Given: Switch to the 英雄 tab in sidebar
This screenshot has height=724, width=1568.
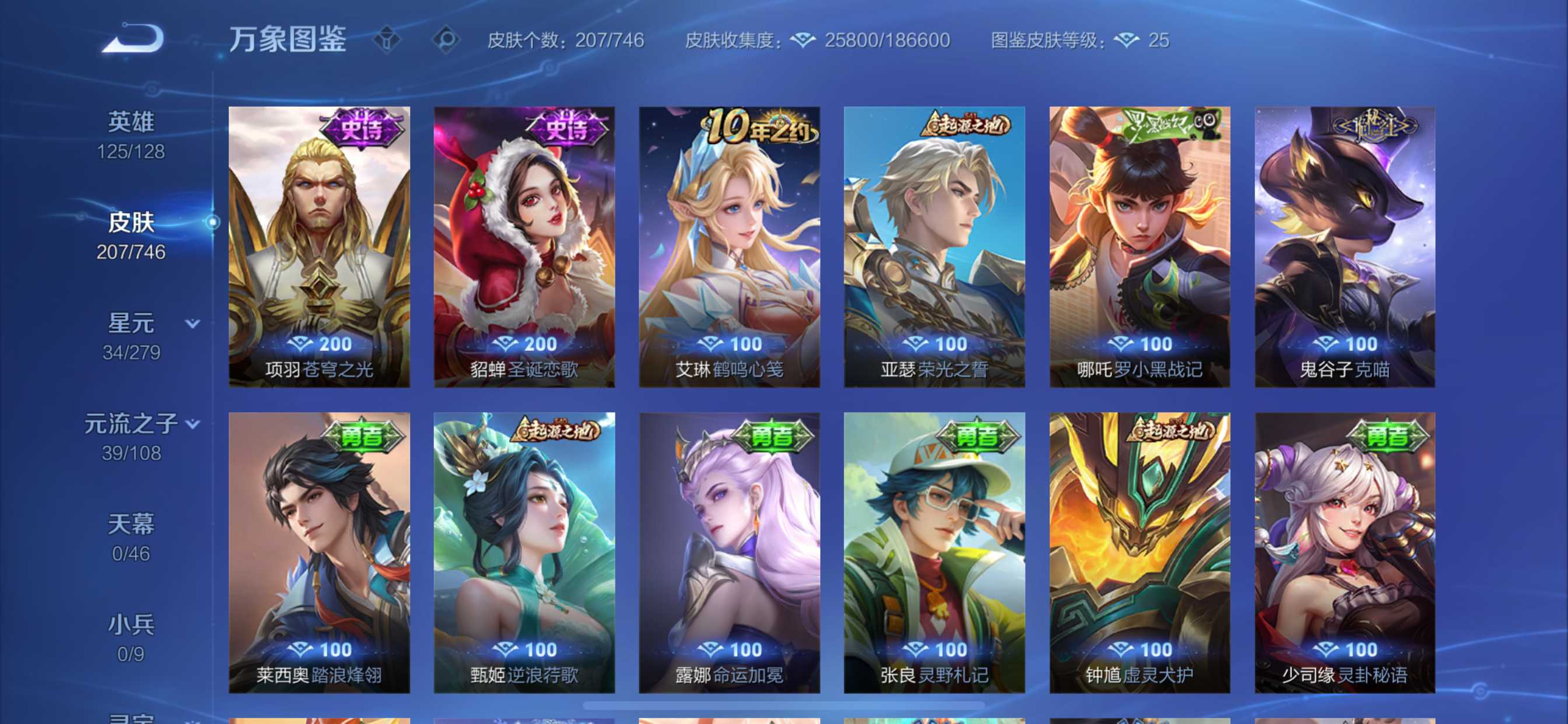Looking at the screenshot, I should click(132, 121).
